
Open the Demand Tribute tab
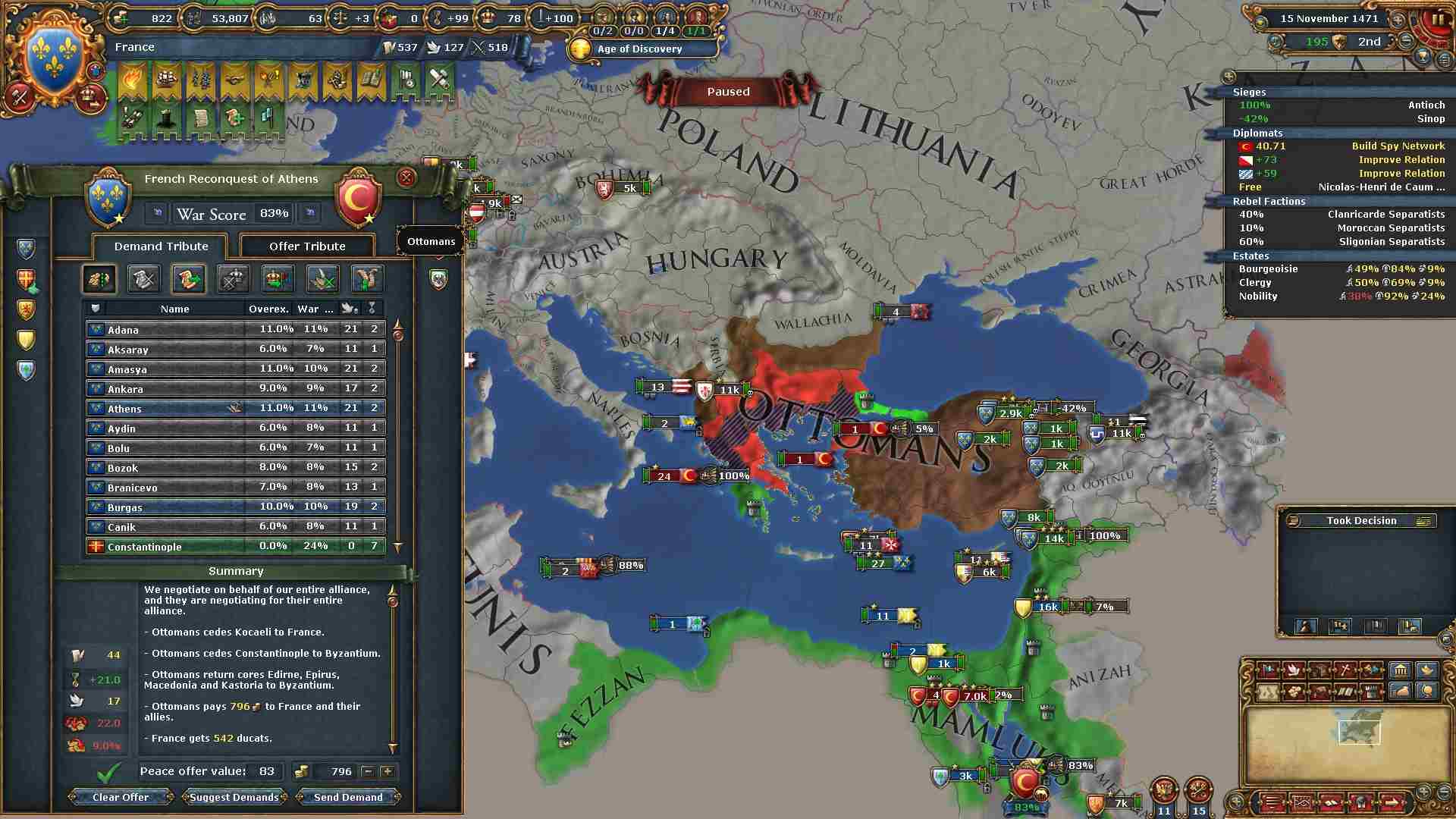(x=161, y=246)
